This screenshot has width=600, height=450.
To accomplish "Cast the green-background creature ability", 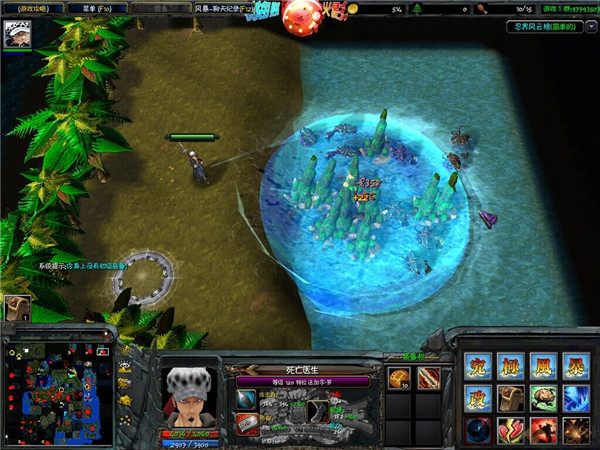I will (x=542, y=398).
